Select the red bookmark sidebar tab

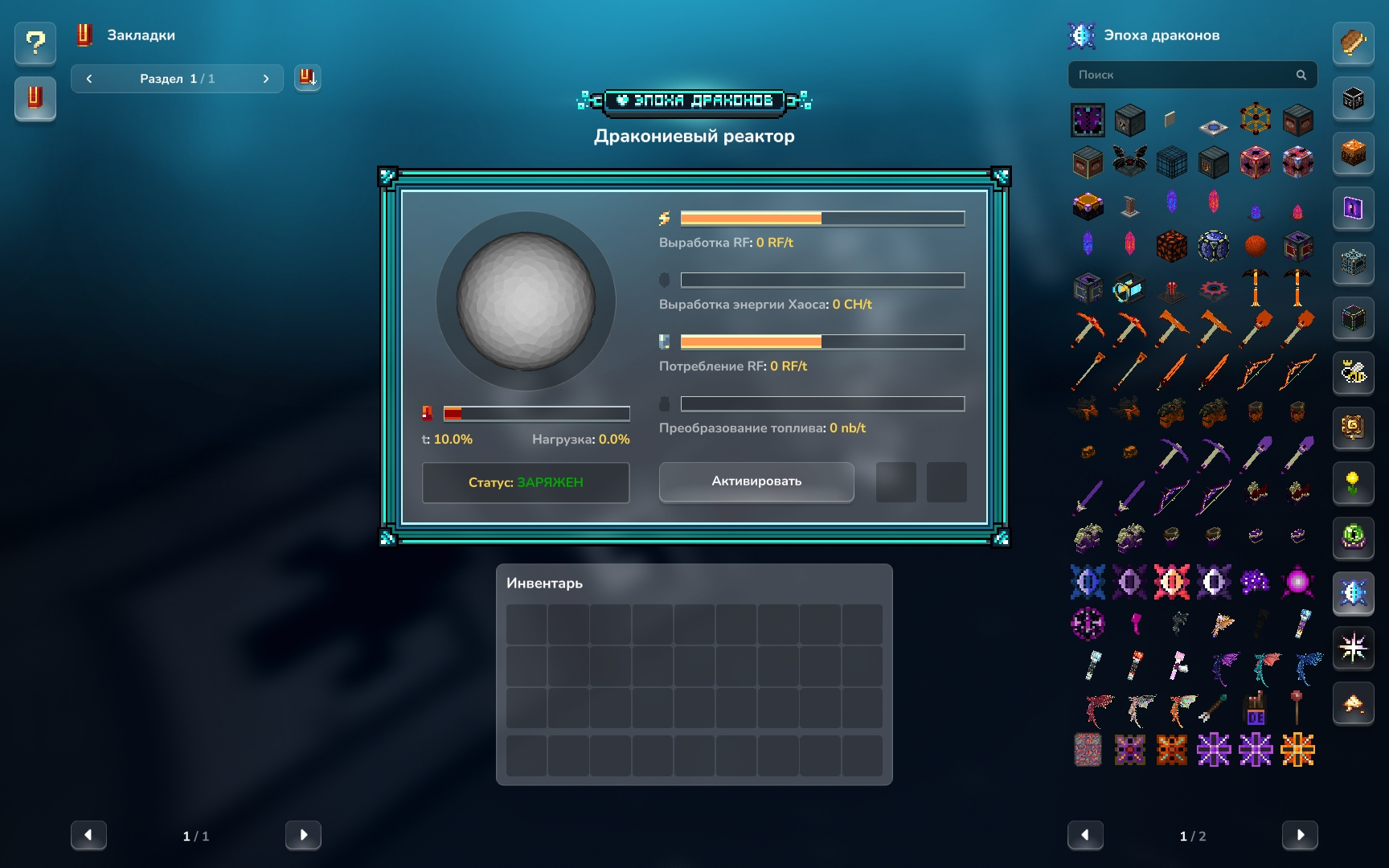tap(35, 98)
